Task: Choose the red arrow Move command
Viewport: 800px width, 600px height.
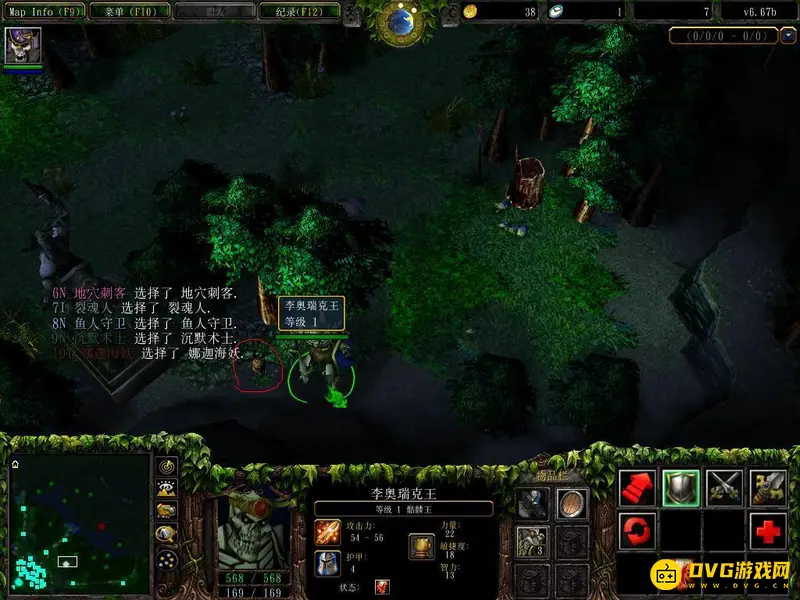Action: [x=637, y=488]
